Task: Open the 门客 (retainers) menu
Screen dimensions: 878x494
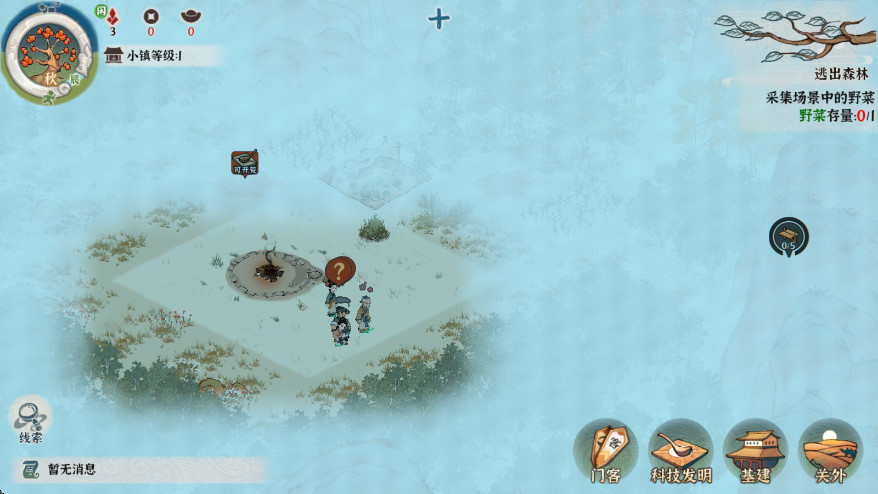Action: pos(606,452)
